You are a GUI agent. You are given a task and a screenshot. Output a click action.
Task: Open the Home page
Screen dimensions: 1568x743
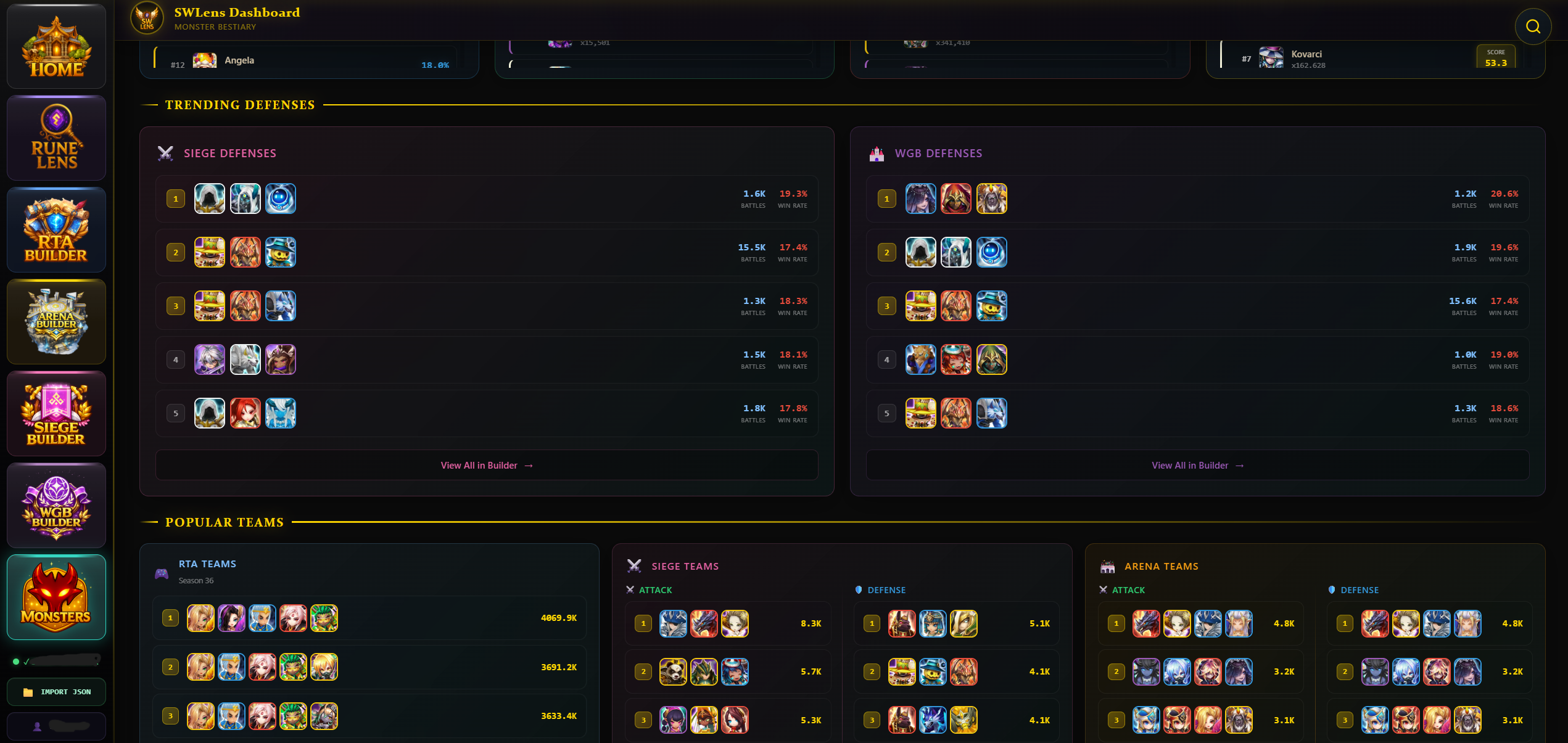coord(56,47)
